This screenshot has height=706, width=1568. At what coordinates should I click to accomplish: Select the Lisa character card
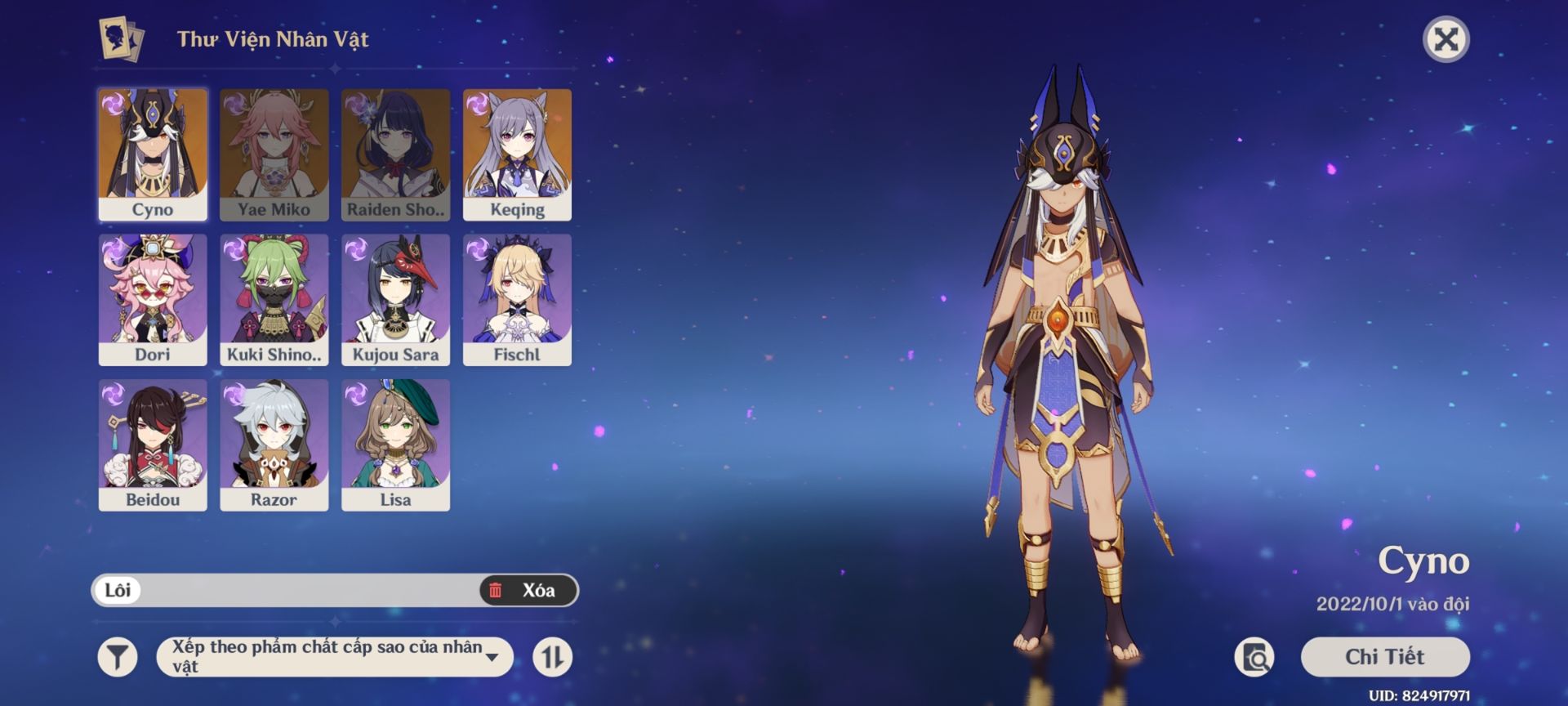[395, 445]
